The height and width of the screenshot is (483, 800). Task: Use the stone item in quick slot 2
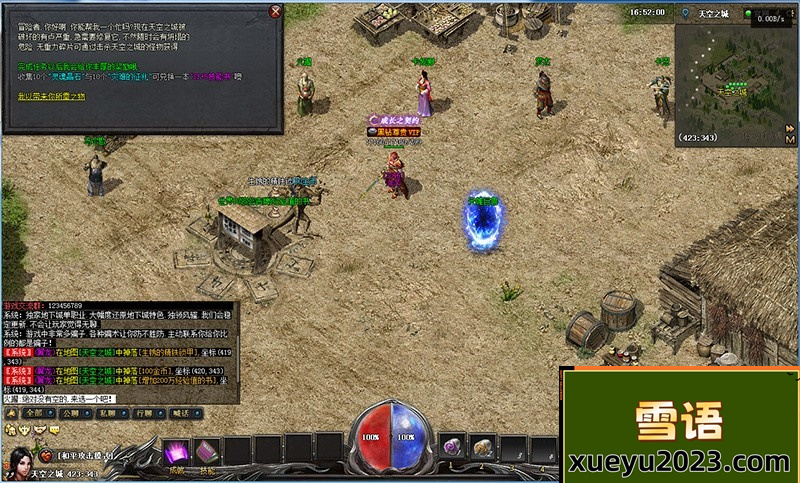click(484, 447)
